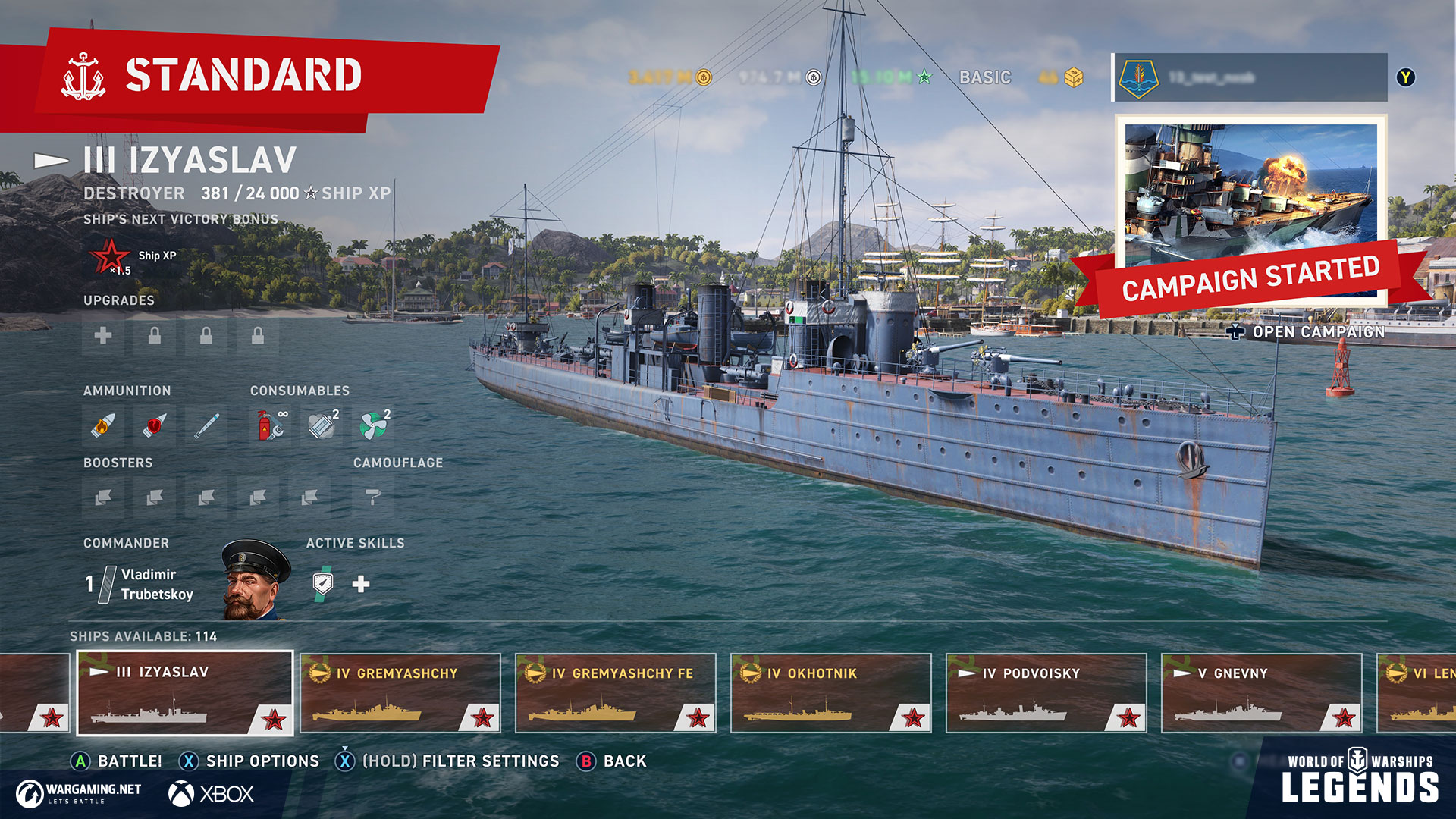
Task: Select the IV Gremyashchy ship card
Action: tap(400, 693)
